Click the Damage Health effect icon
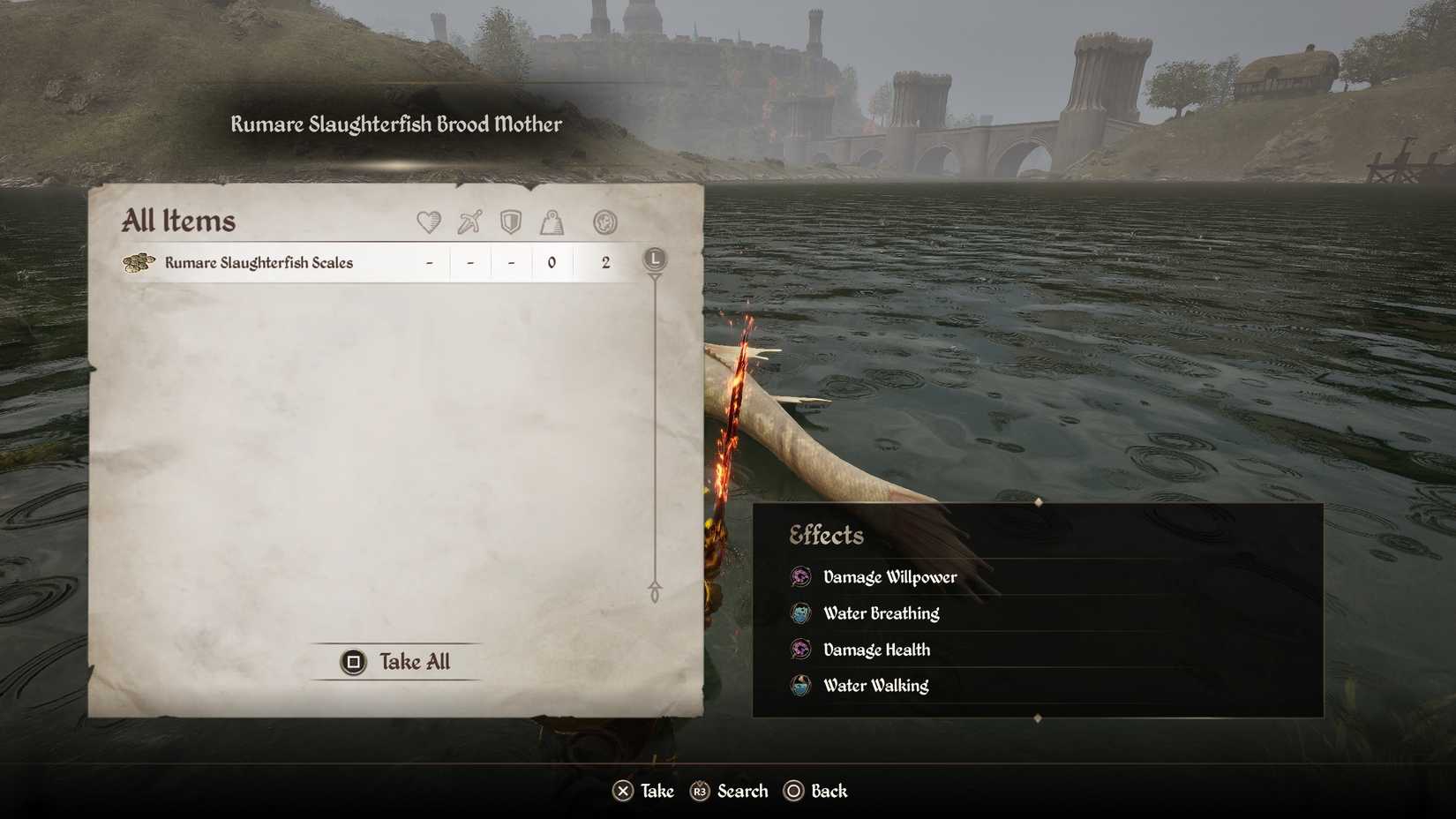The height and width of the screenshot is (819, 1456). point(800,650)
